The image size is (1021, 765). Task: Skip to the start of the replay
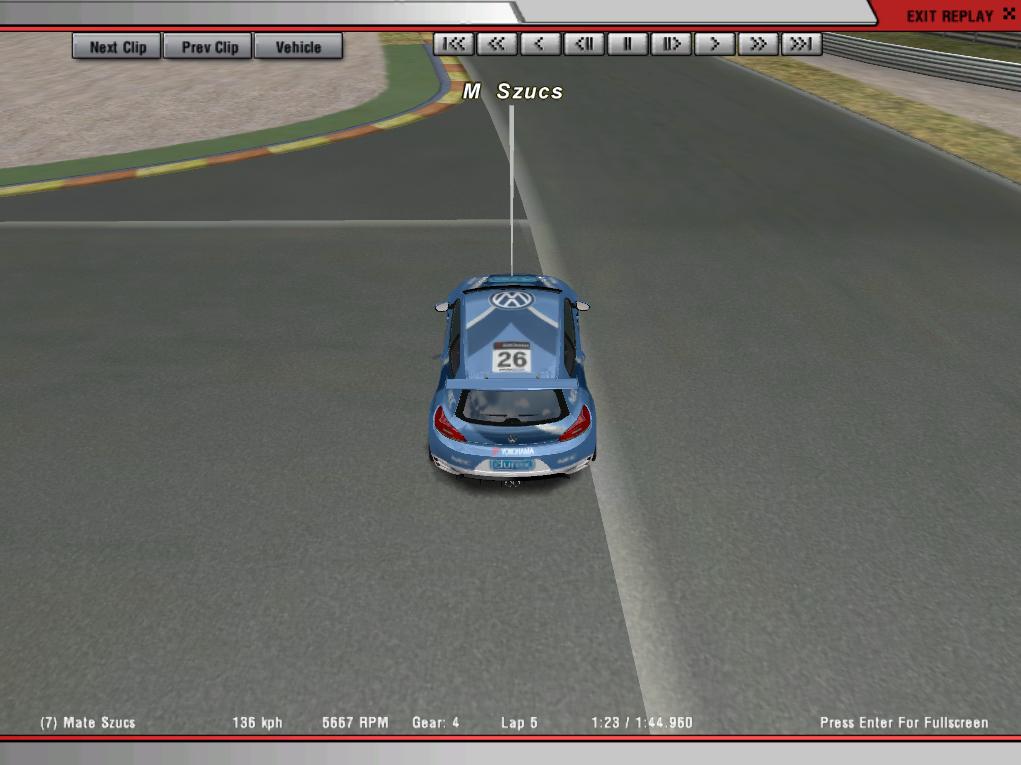(x=454, y=44)
